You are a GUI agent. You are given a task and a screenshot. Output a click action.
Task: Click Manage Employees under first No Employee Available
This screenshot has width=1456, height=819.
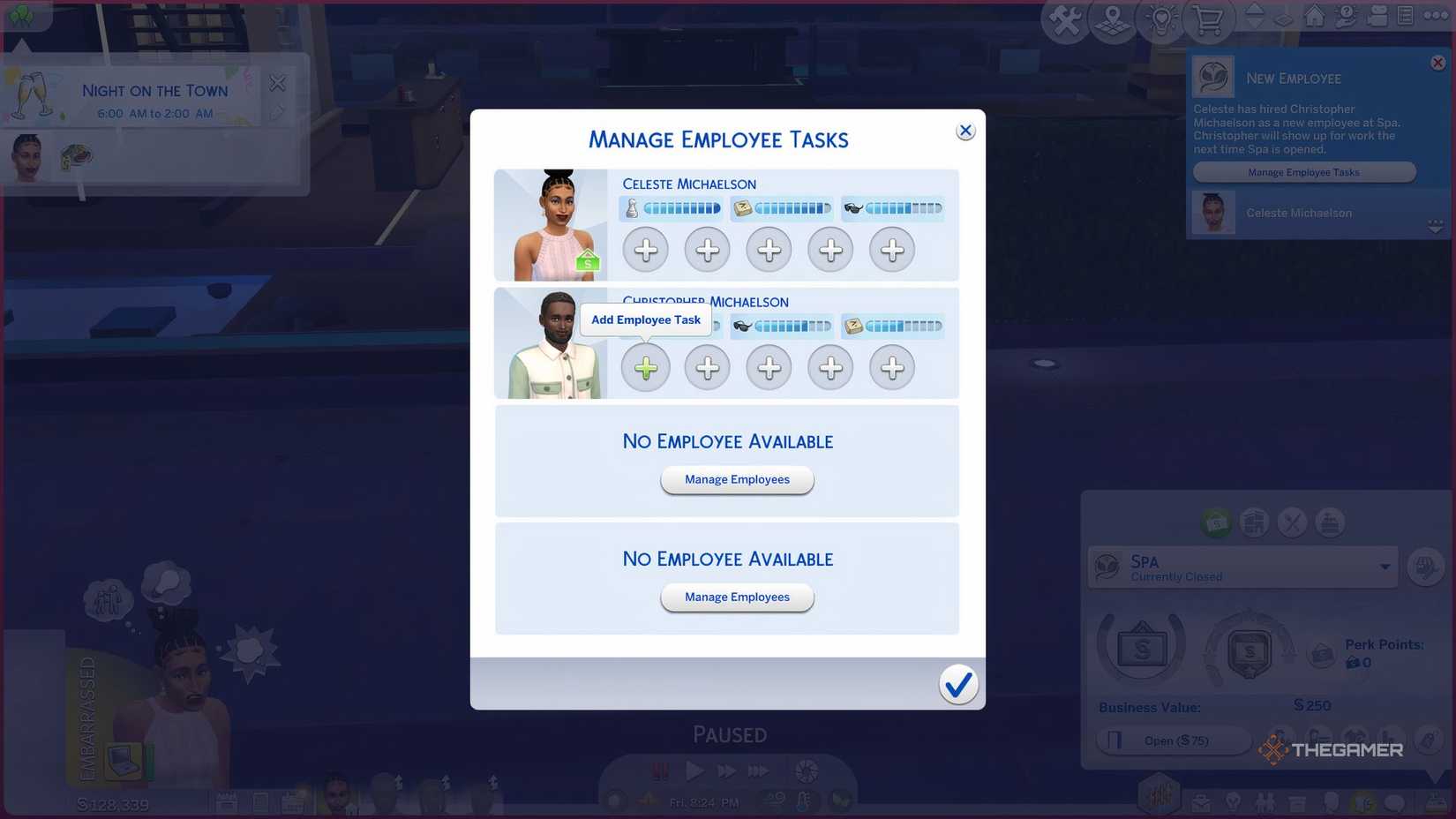point(737,479)
